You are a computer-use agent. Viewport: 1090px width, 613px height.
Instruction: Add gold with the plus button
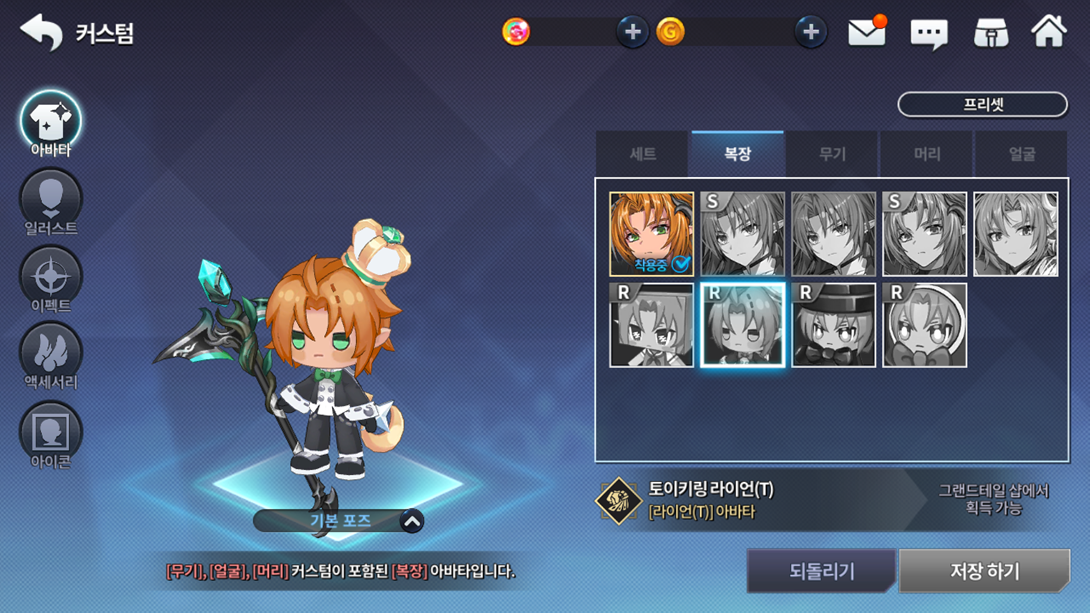click(x=810, y=32)
